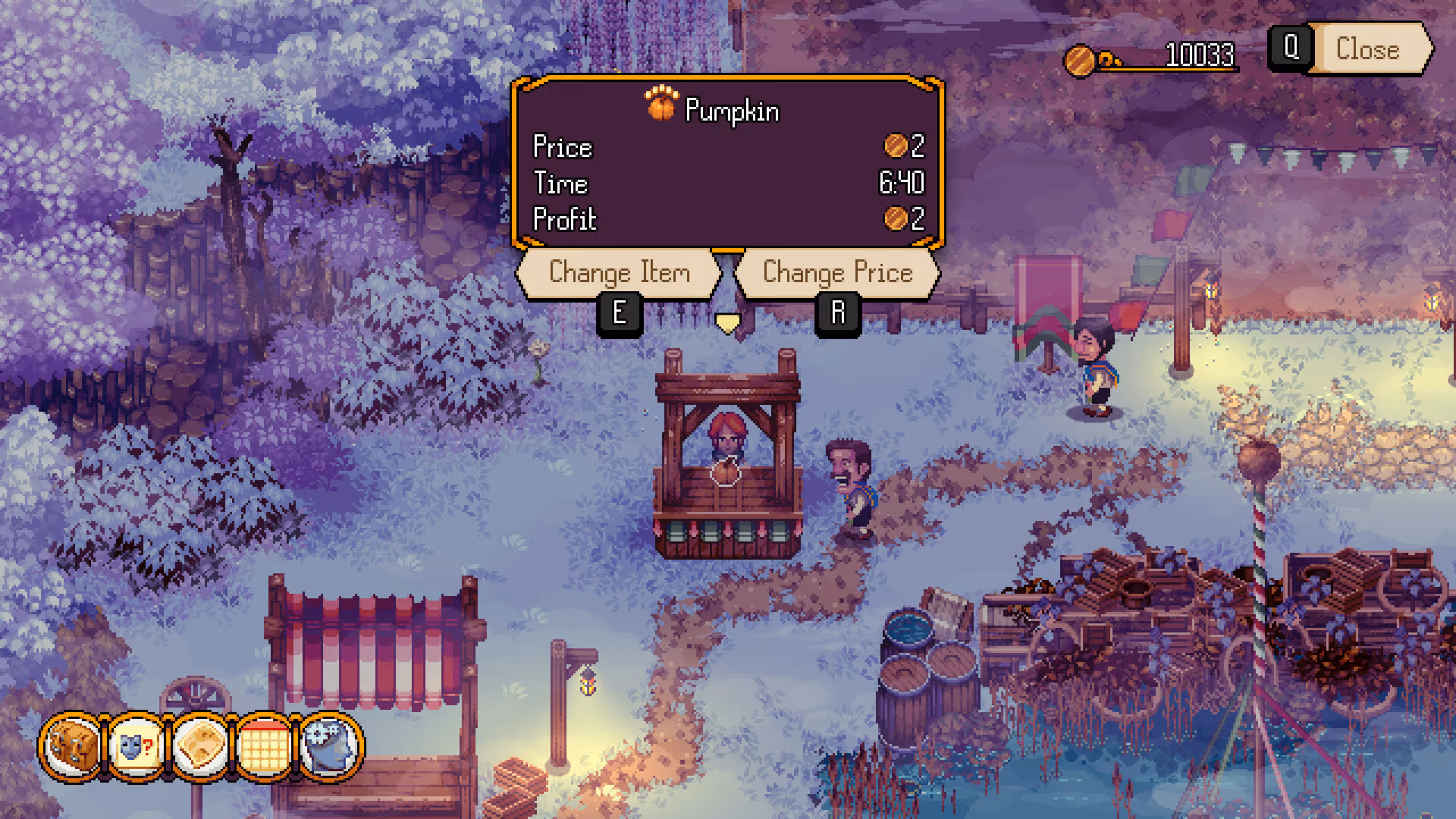This screenshot has height=819, width=1456.
Task: Click the head with gears icon
Action: point(329,746)
